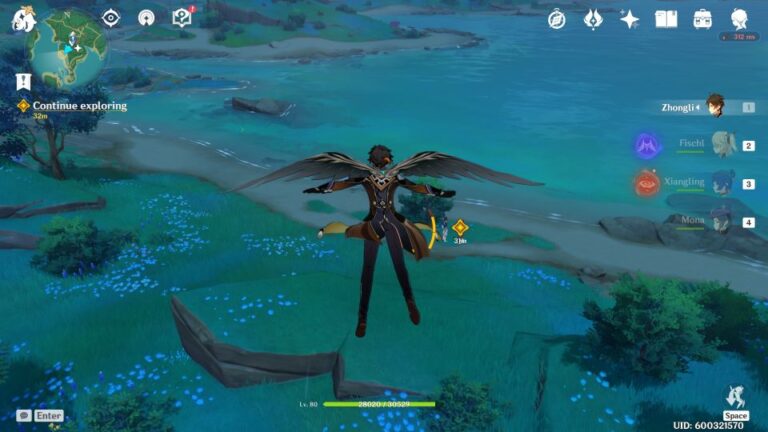This screenshot has width=768, height=432.
Task: Open the adventurer handbook book icon
Action: click(666, 19)
